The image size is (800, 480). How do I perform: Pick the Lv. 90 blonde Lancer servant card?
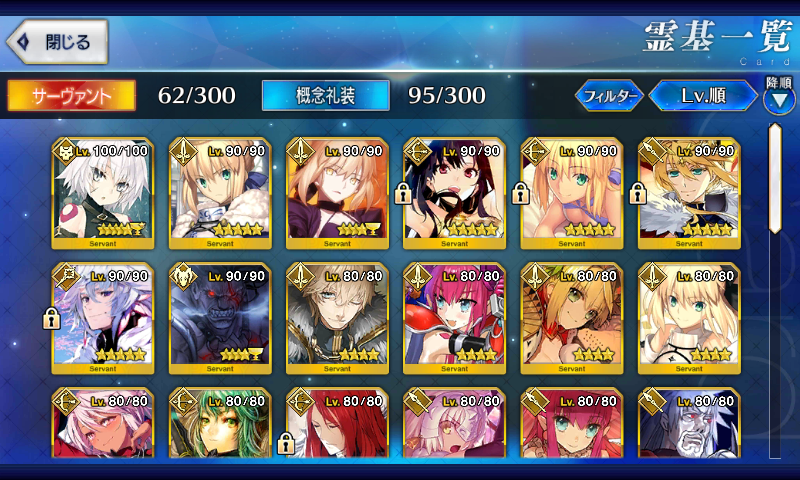point(689,192)
